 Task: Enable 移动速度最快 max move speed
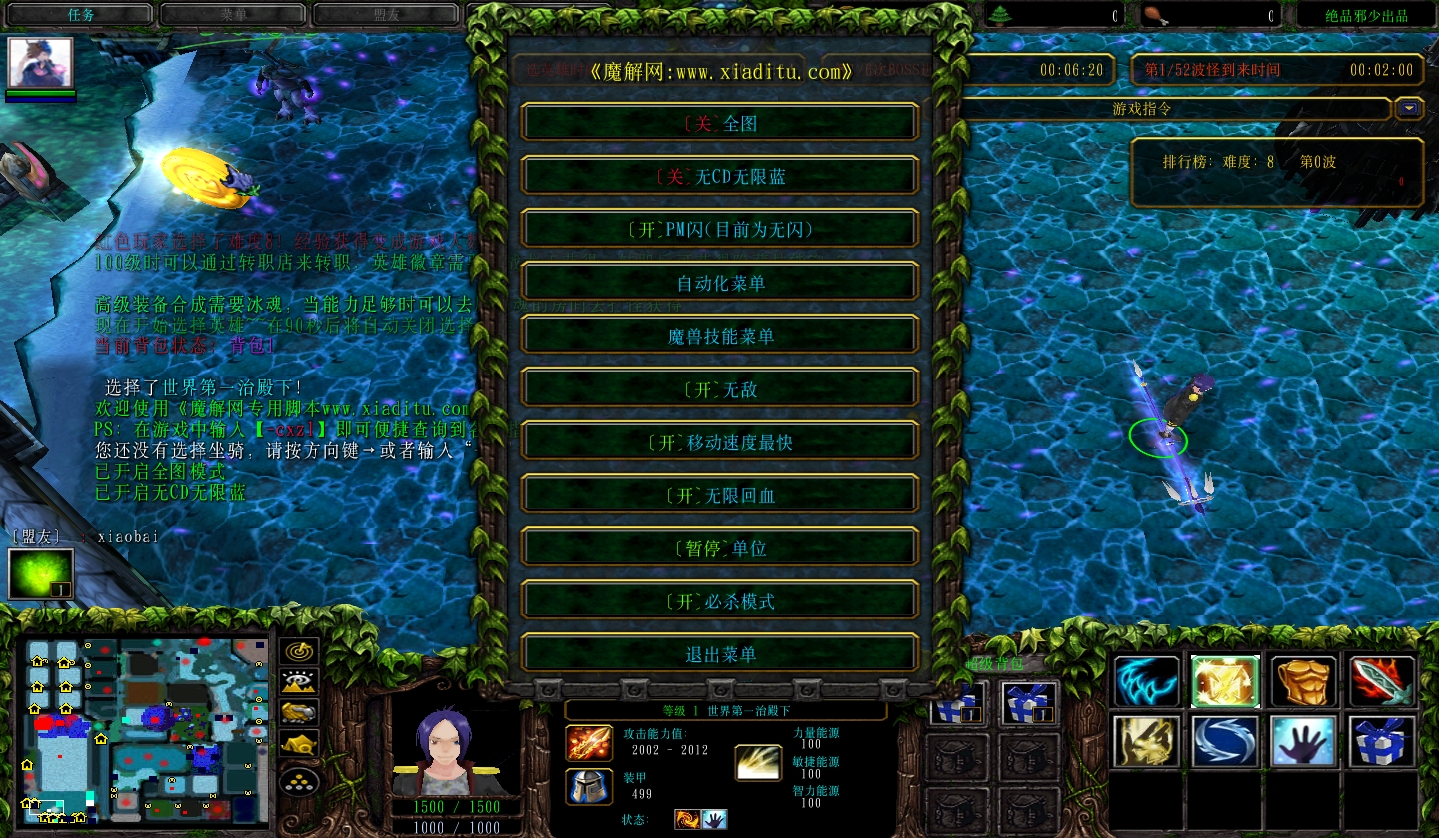[x=720, y=442]
